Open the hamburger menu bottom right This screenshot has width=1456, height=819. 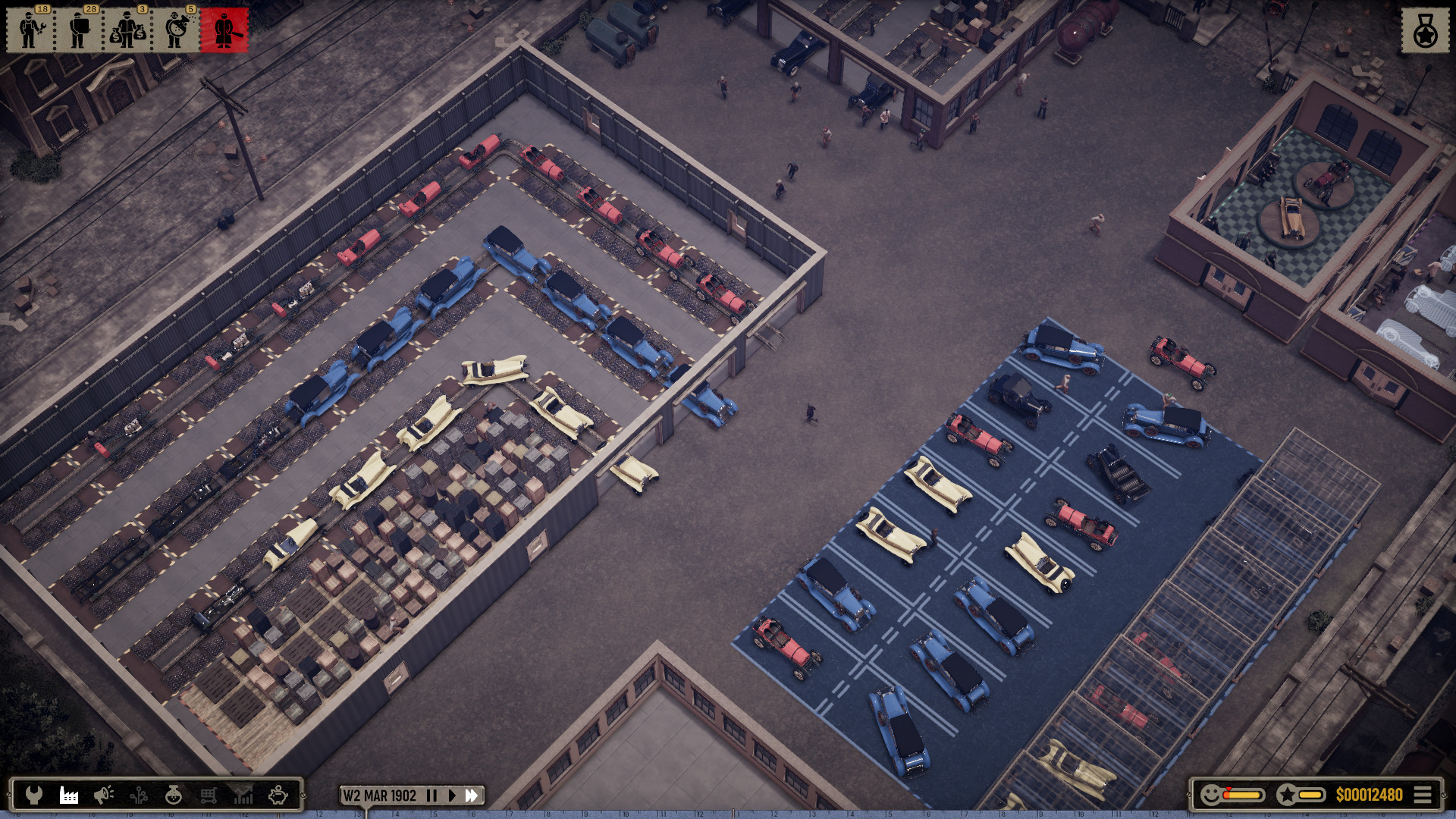click(1424, 795)
